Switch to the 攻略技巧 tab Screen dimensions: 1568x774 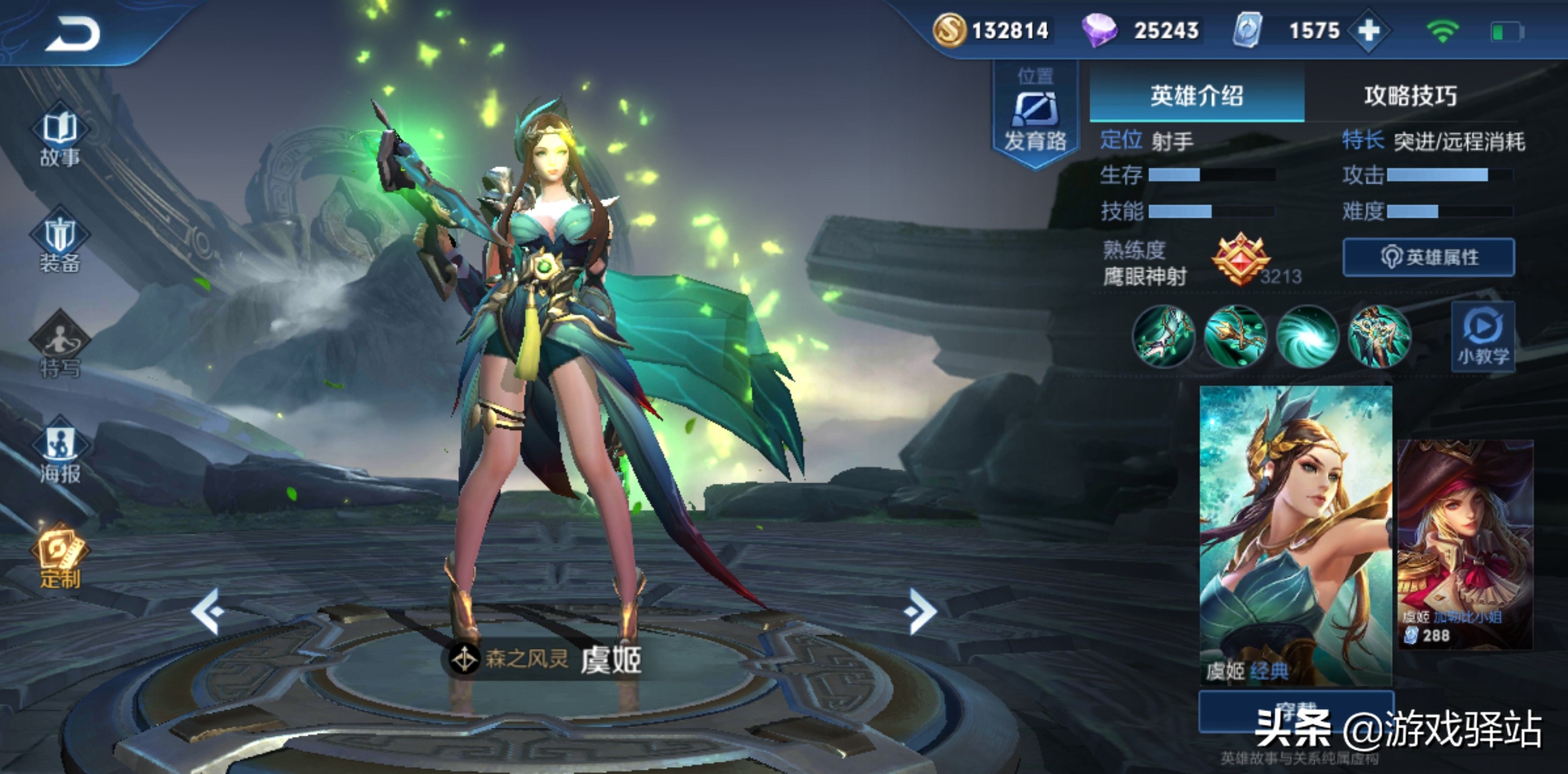[x=1411, y=96]
